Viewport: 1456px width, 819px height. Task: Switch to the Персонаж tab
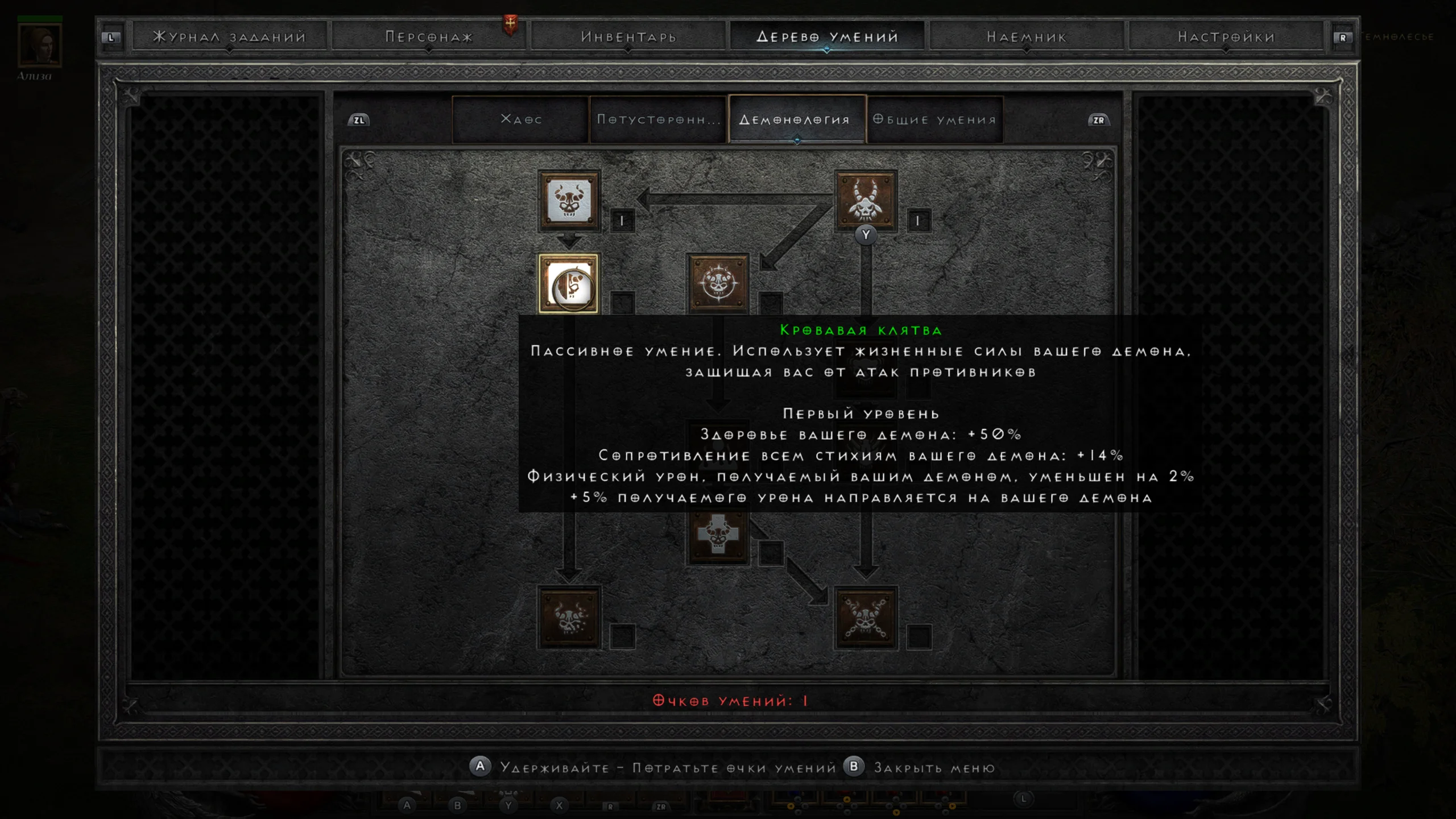tap(429, 37)
